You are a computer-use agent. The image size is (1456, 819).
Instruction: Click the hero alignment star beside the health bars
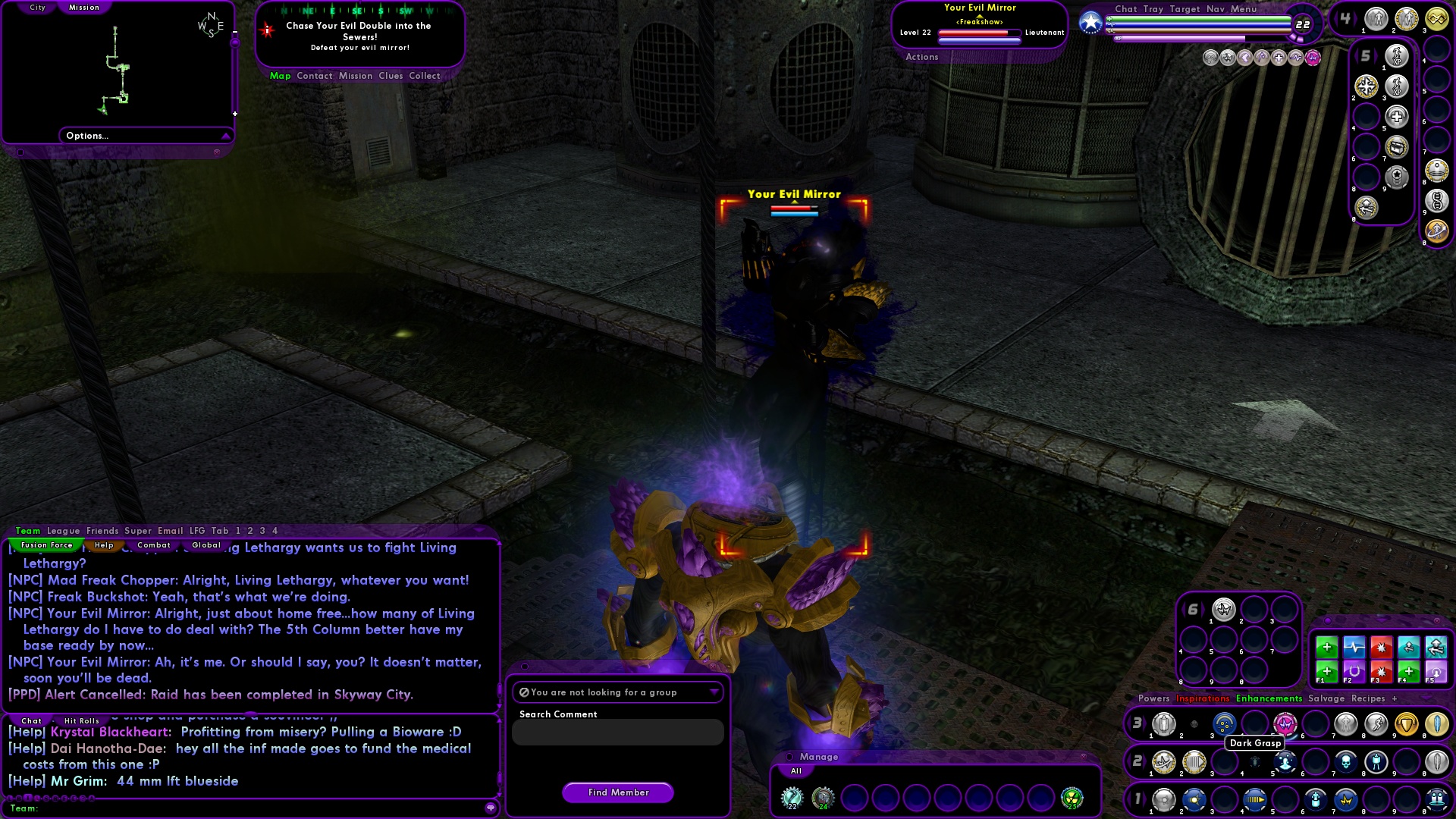click(x=1090, y=22)
